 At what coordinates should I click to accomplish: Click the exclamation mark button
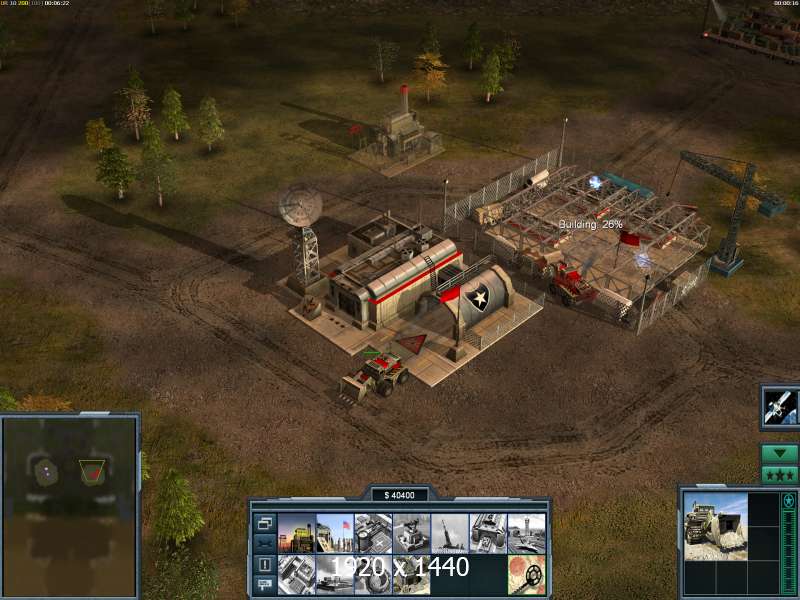click(x=265, y=564)
